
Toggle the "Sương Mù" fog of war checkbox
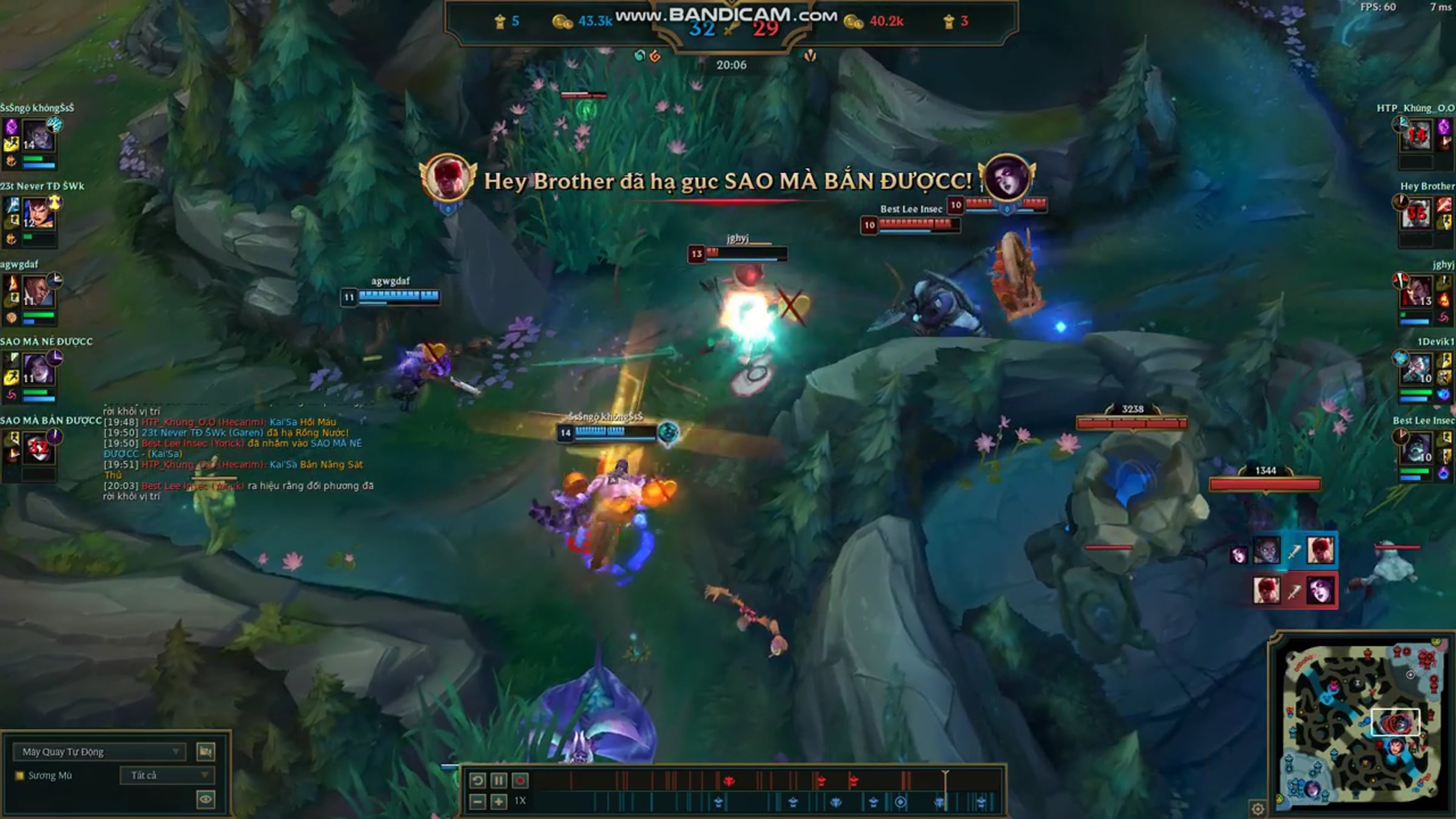coord(19,775)
